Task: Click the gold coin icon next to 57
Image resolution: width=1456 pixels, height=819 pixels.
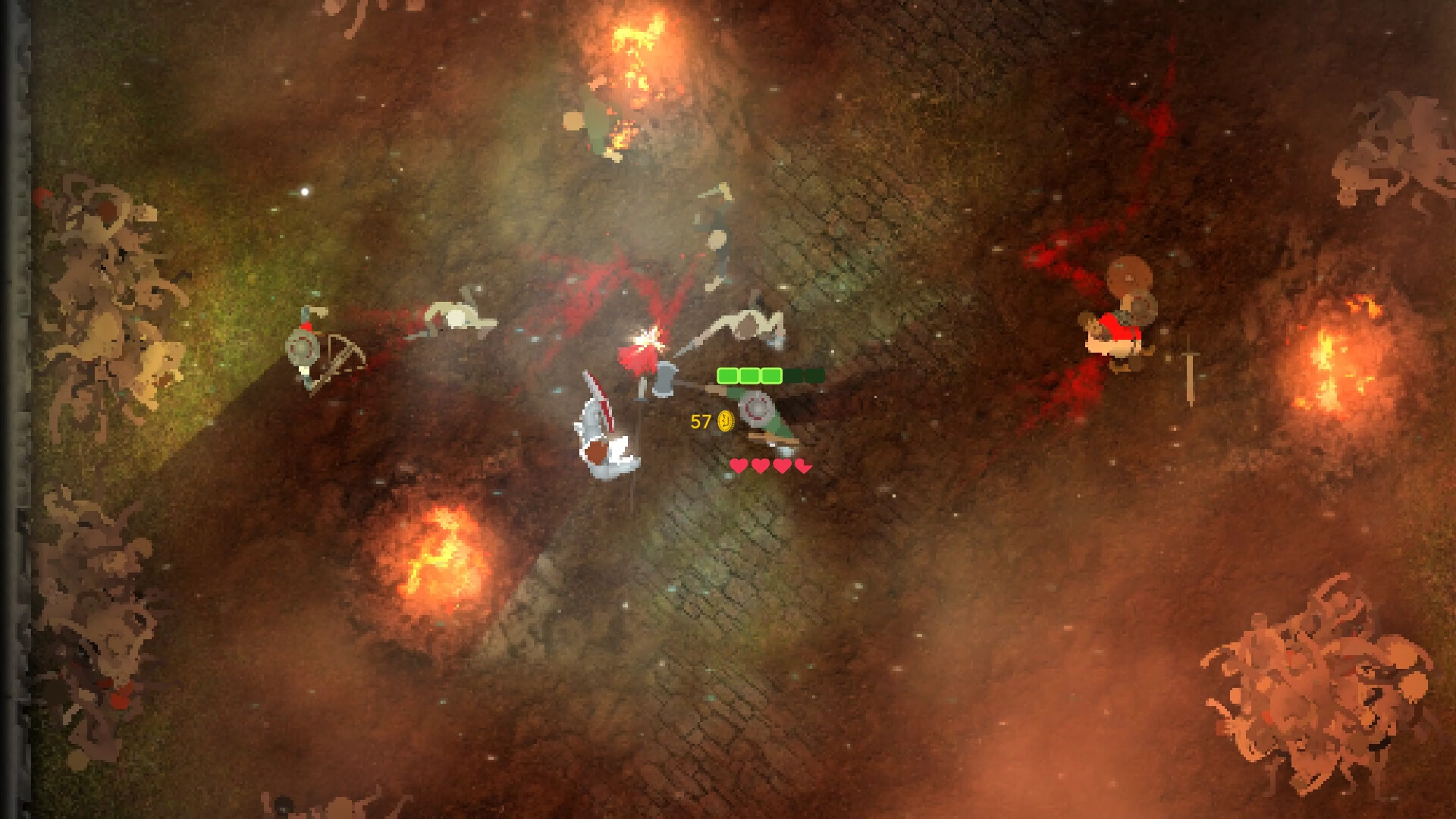Action: click(x=726, y=420)
